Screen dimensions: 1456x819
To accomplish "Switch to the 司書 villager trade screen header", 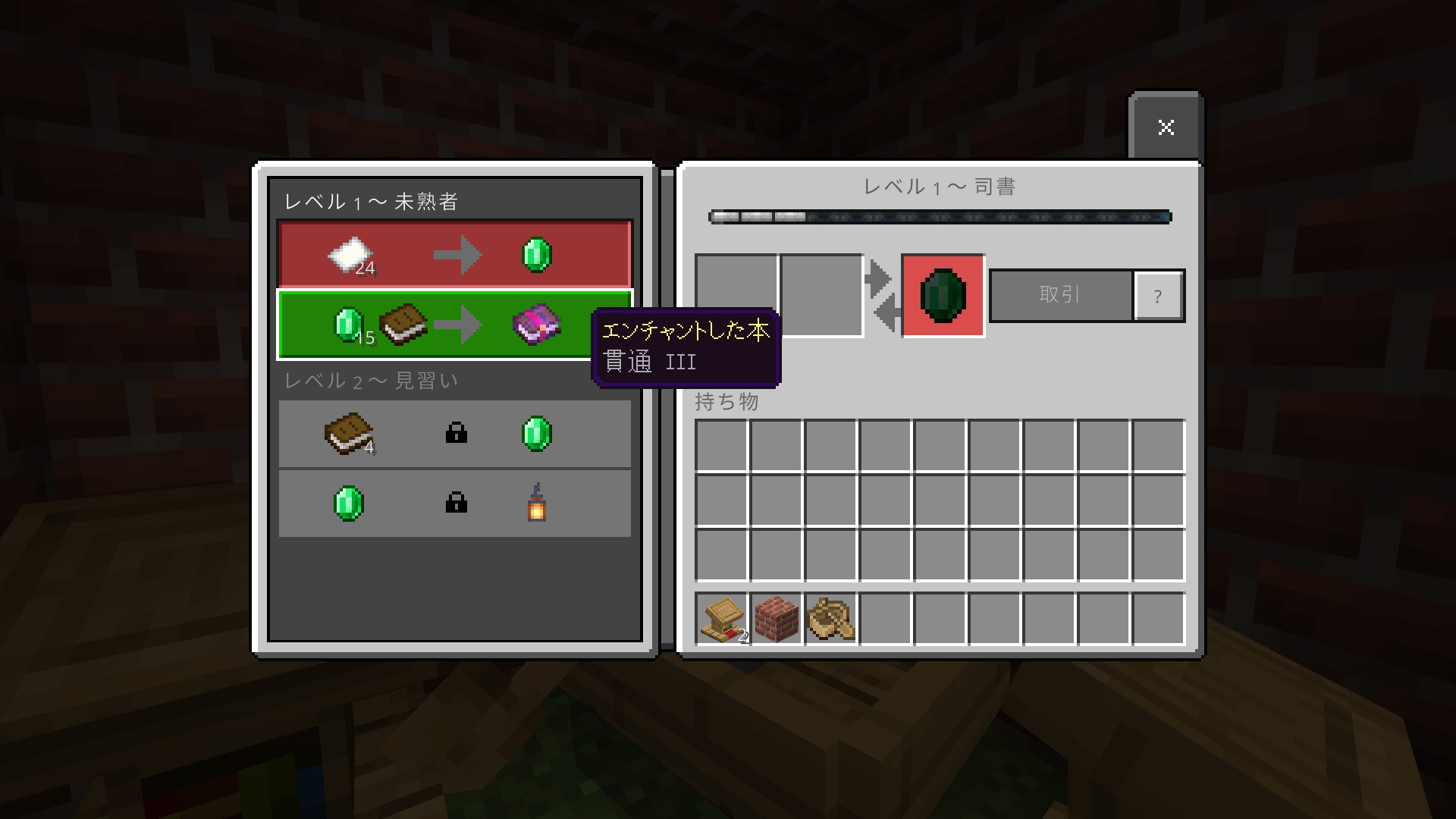I will point(940,185).
